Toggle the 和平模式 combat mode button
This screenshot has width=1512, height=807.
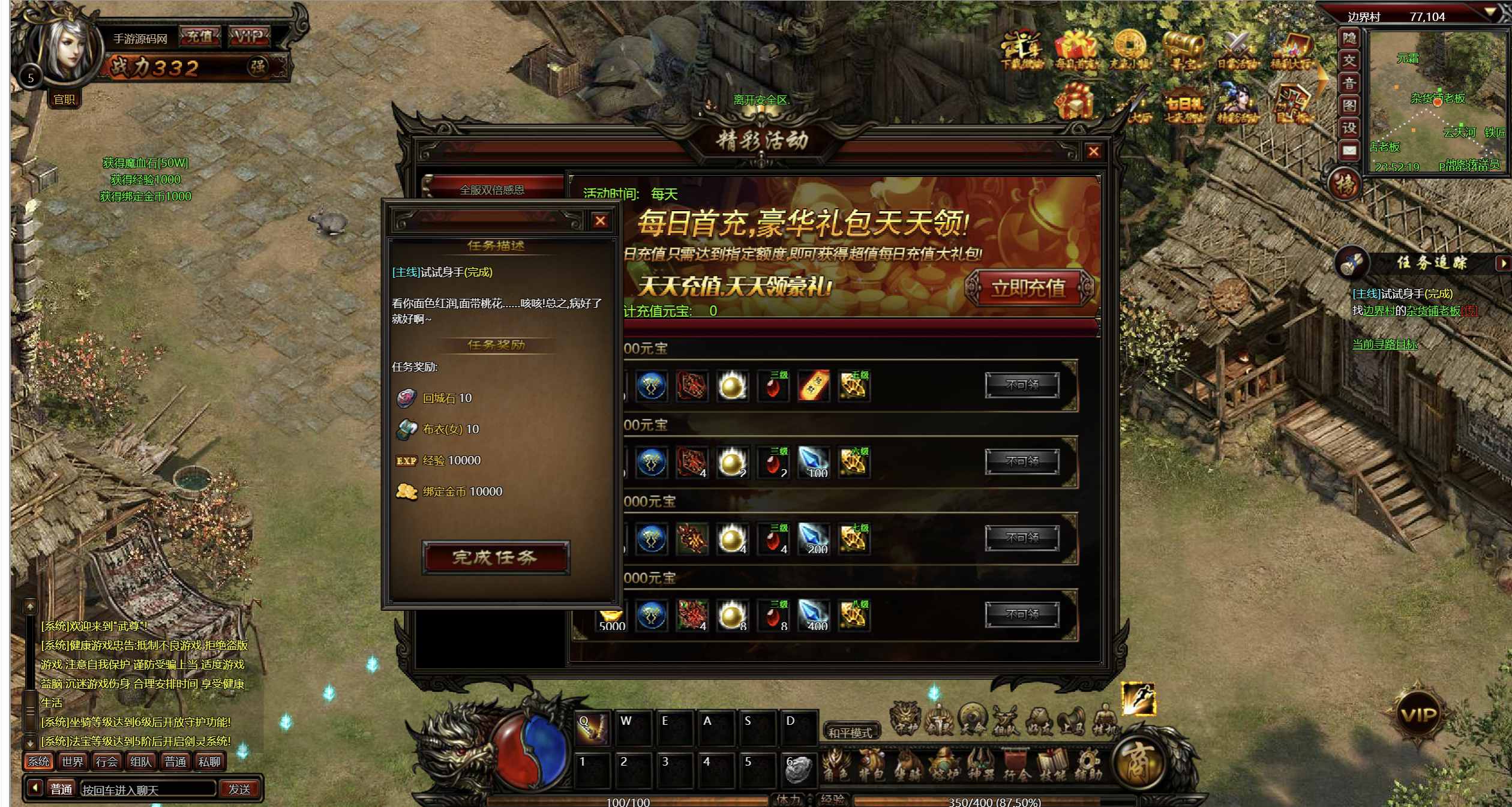point(850,733)
